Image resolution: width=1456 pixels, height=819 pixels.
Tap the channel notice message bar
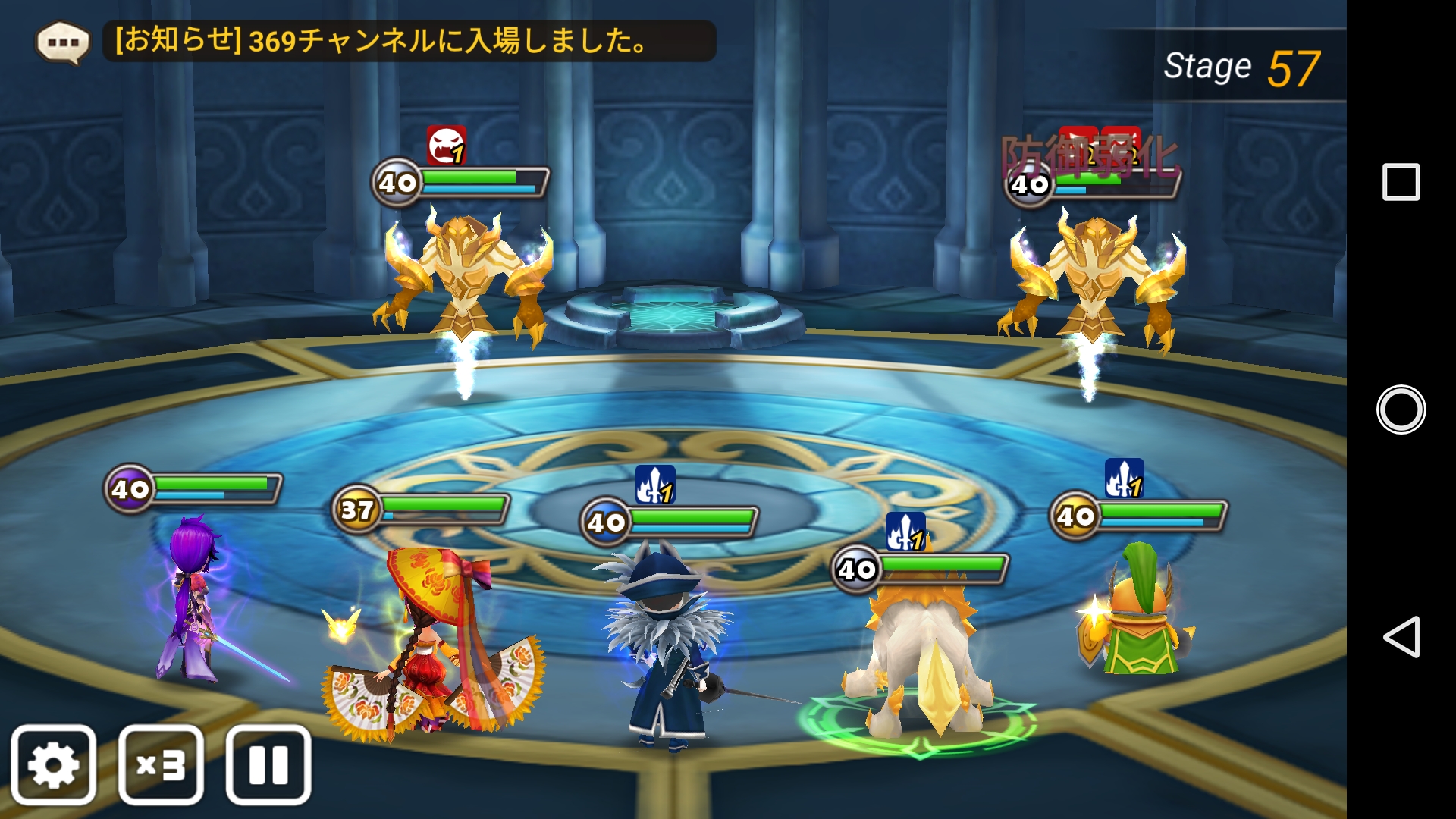(409, 41)
